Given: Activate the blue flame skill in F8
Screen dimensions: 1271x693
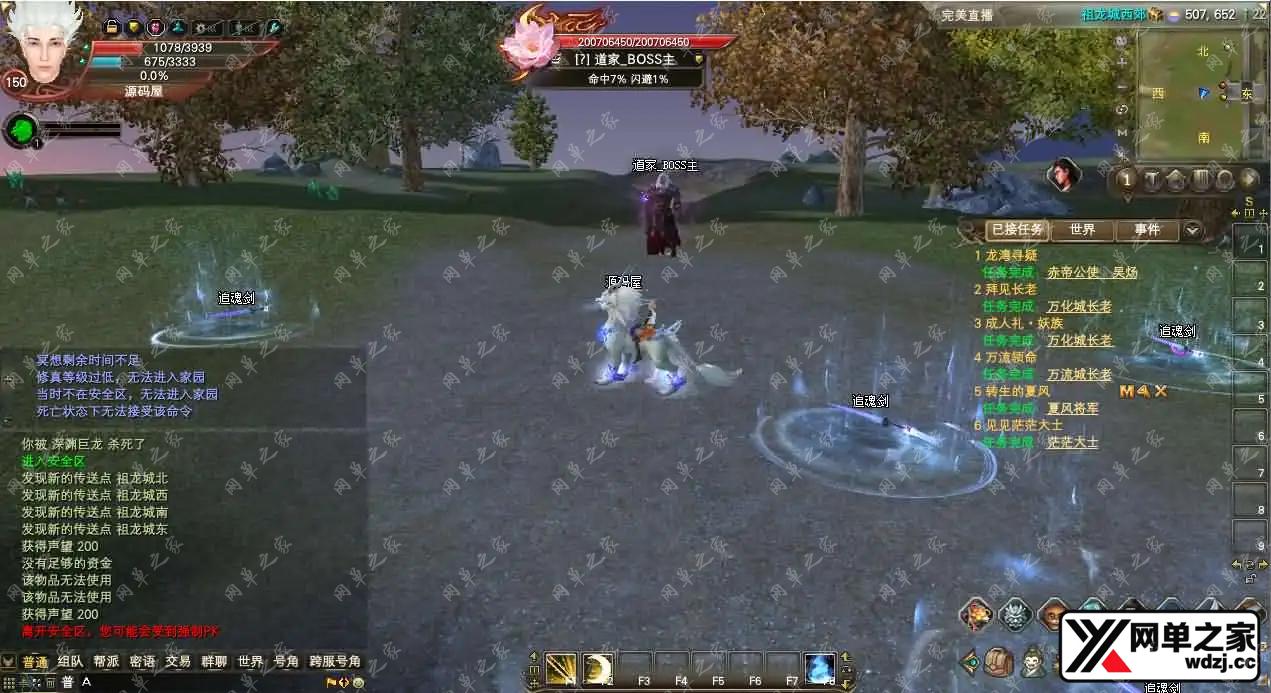Looking at the screenshot, I should pos(819,668).
